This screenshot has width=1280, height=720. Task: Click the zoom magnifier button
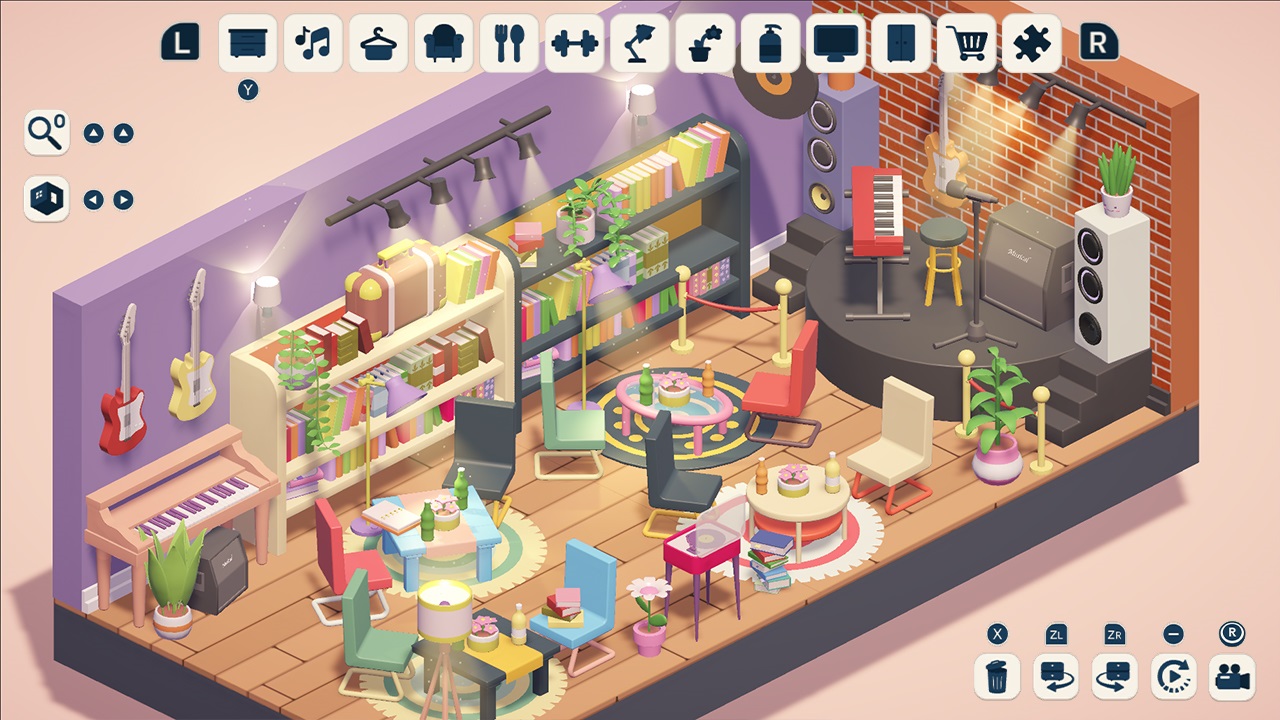pyautogui.click(x=46, y=131)
